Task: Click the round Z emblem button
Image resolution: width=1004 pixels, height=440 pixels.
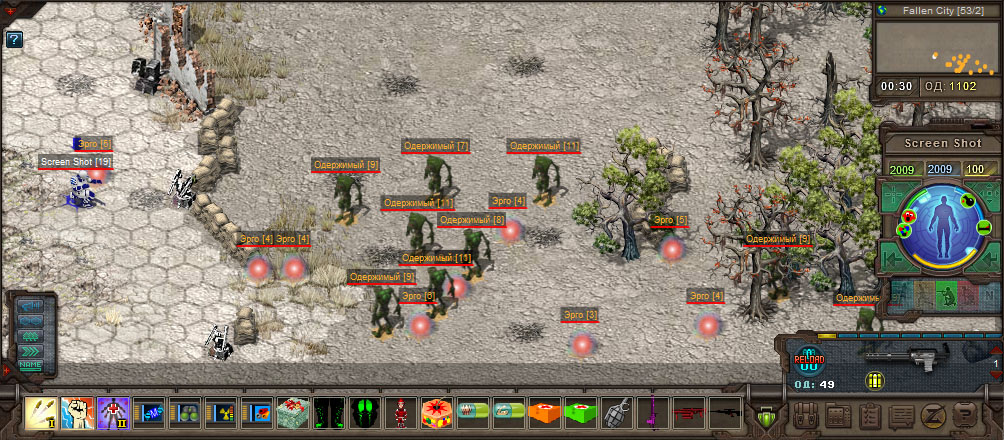Action: (x=932, y=414)
